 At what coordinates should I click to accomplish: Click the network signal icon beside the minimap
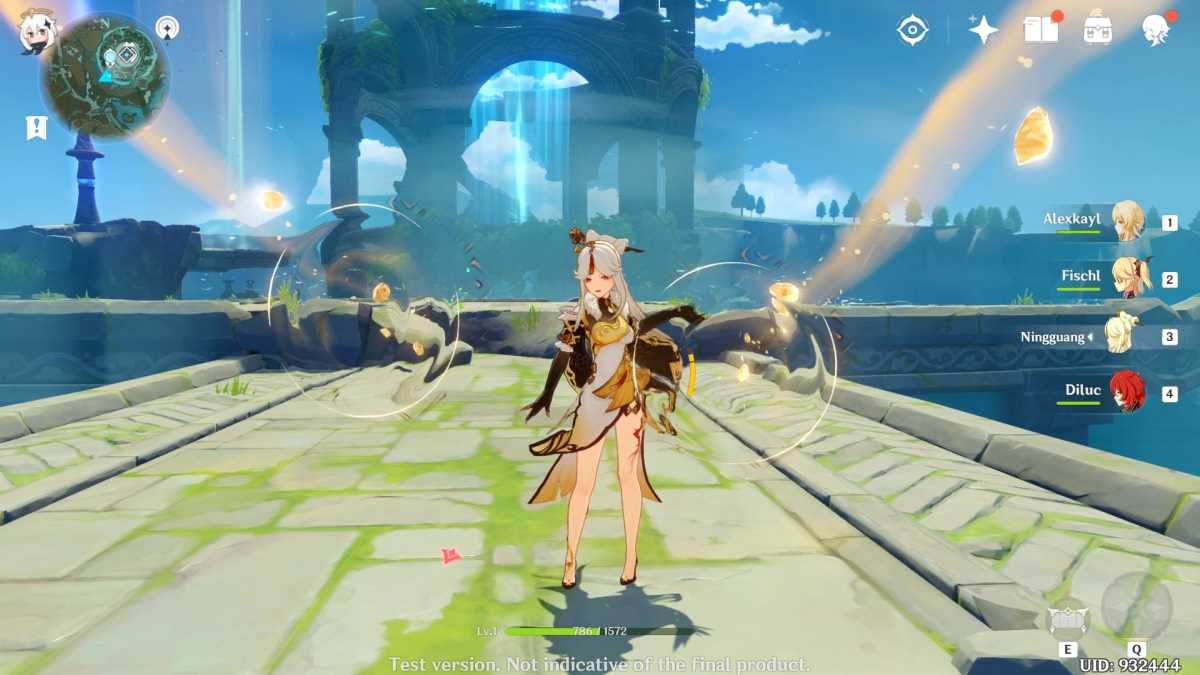(x=167, y=28)
